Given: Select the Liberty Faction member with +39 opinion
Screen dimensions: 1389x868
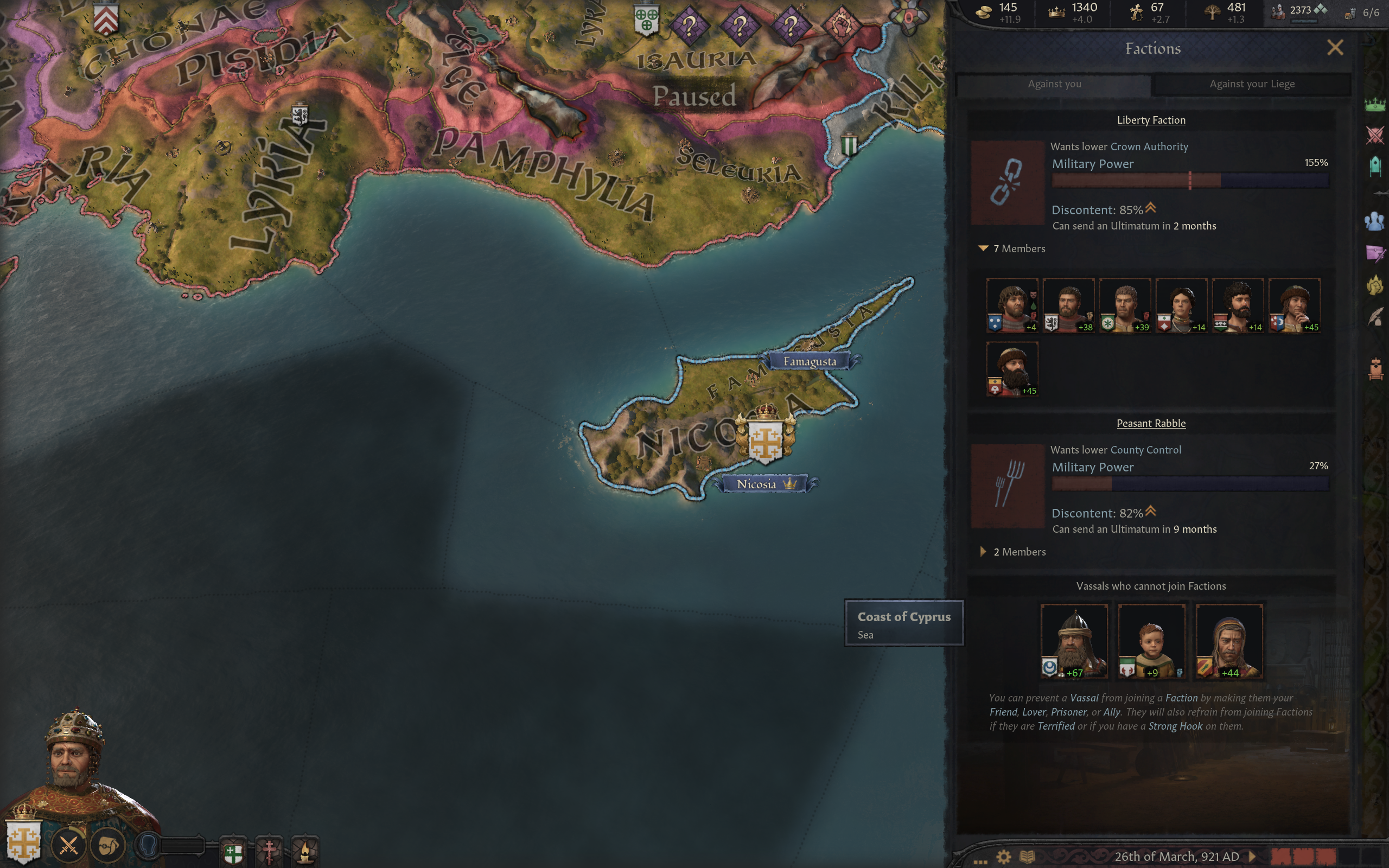Looking at the screenshot, I should [1124, 305].
